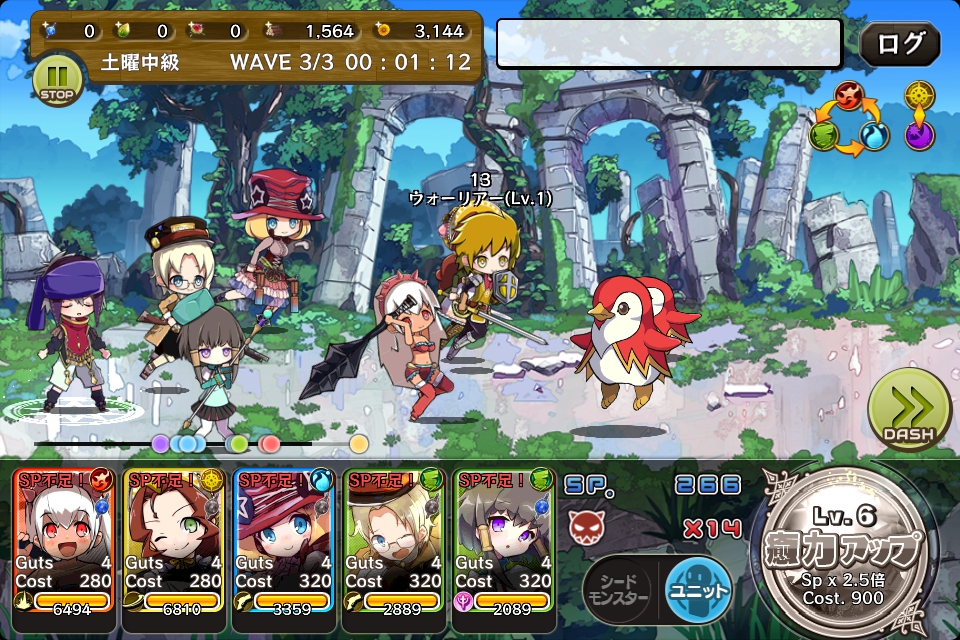
Task: Switch to the Seed Monster (シードモンスター) tab
Action: tap(617, 590)
